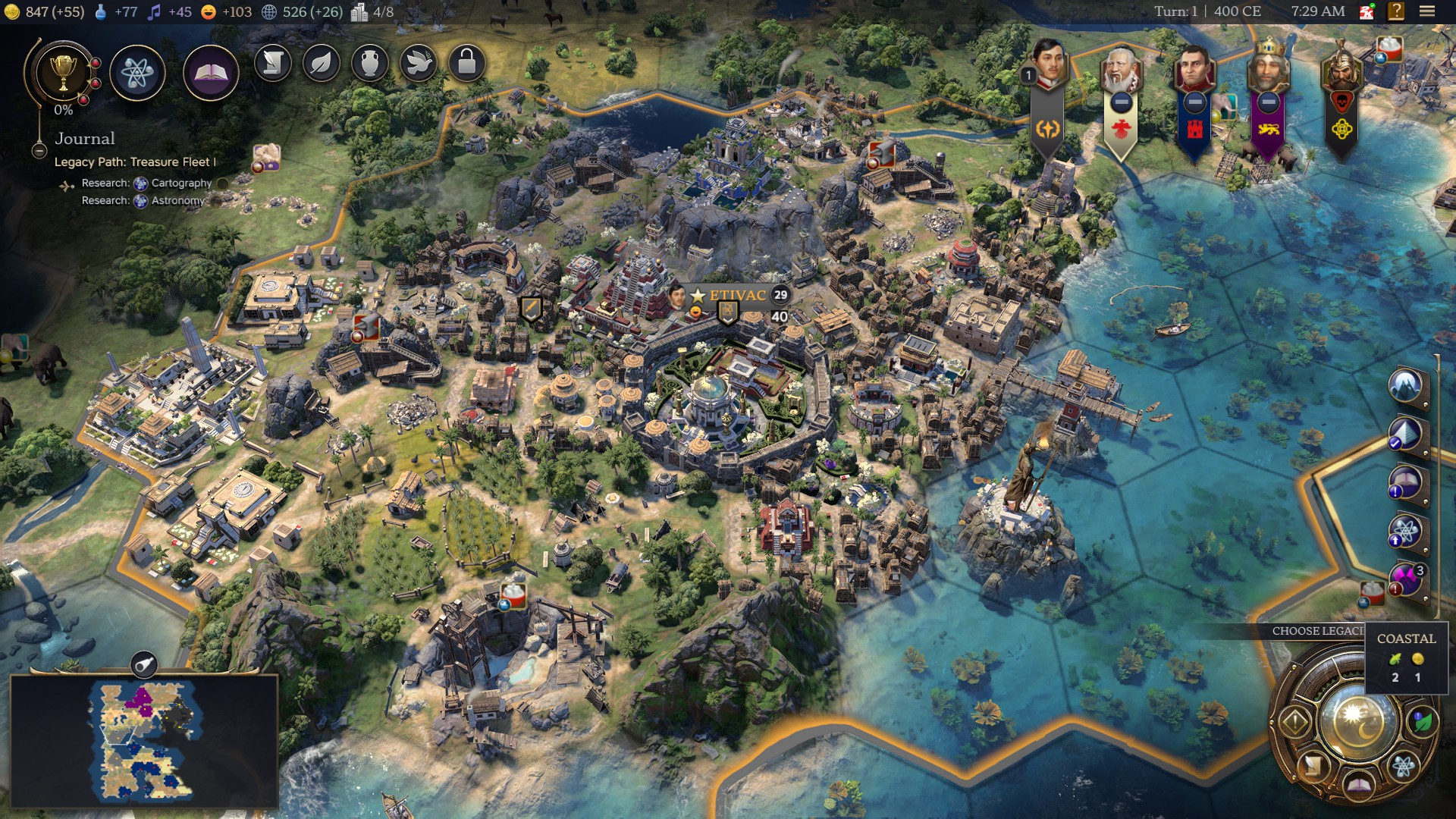Click the padlock unlocks button
Viewport: 1456px width, 819px height.
467,63
